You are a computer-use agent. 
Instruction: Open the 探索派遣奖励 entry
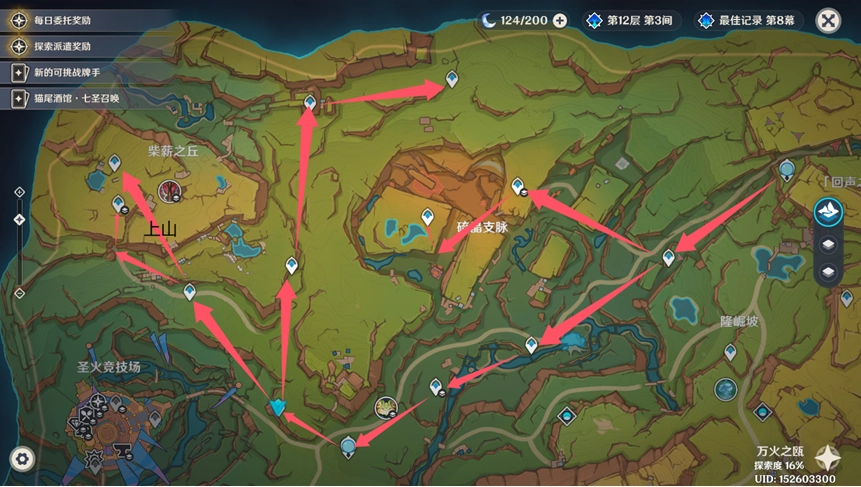point(60,46)
